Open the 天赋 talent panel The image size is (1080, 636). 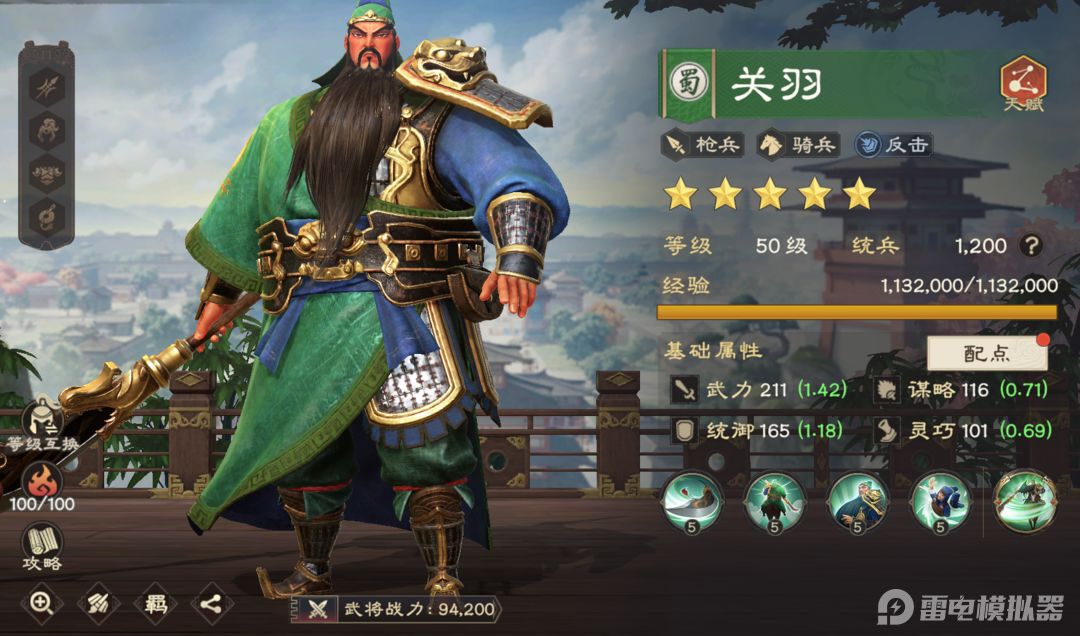coord(1023,83)
